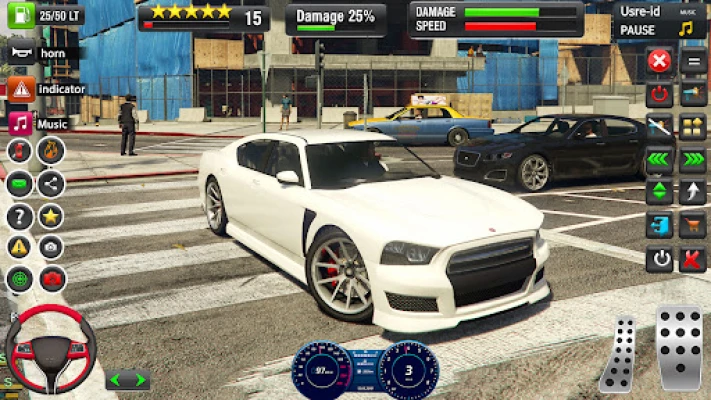Step on the narrow brake pedal
The width and height of the screenshot is (711, 400).
pyautogui.click(x=619, y=353)
